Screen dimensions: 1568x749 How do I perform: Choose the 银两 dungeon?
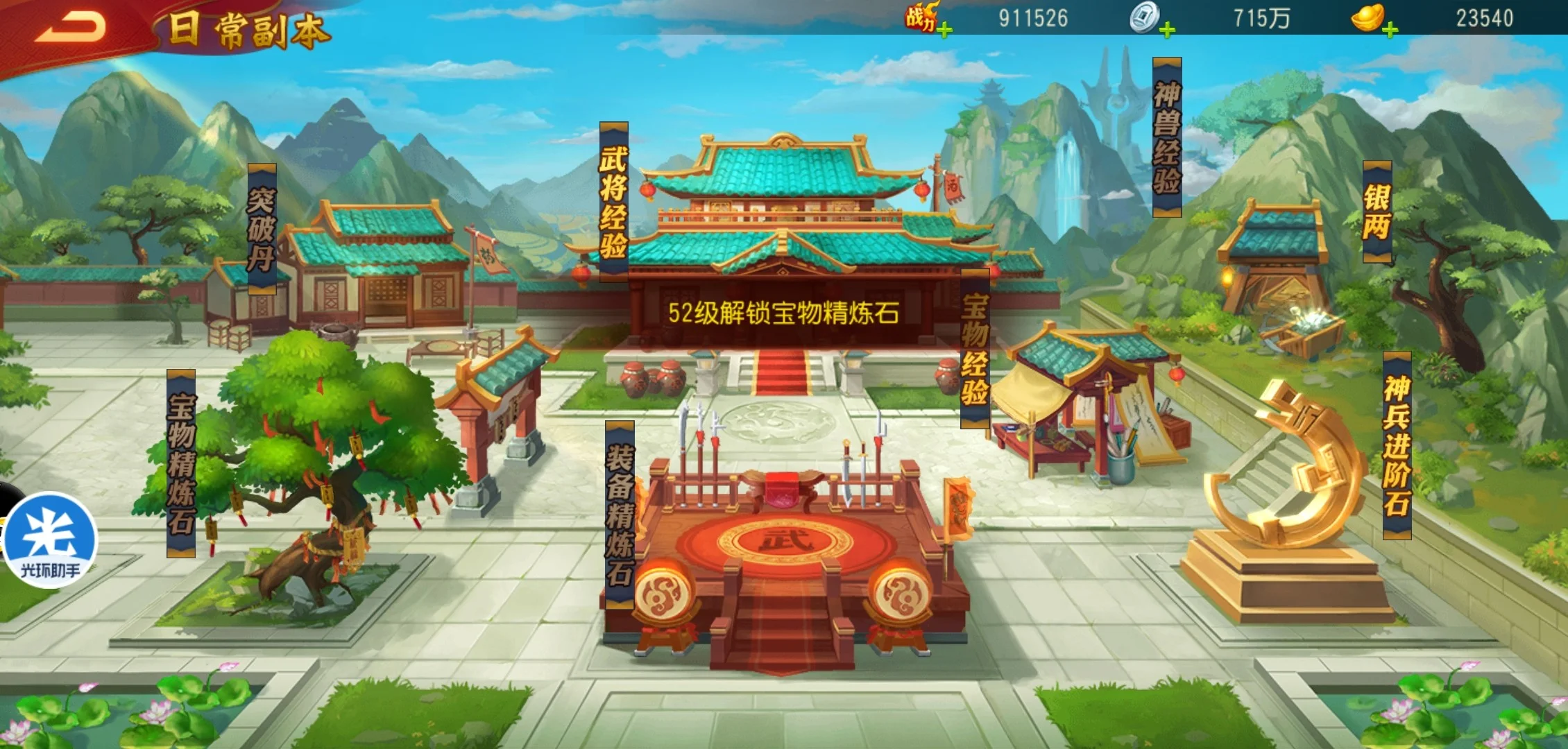click(1377, 212)
